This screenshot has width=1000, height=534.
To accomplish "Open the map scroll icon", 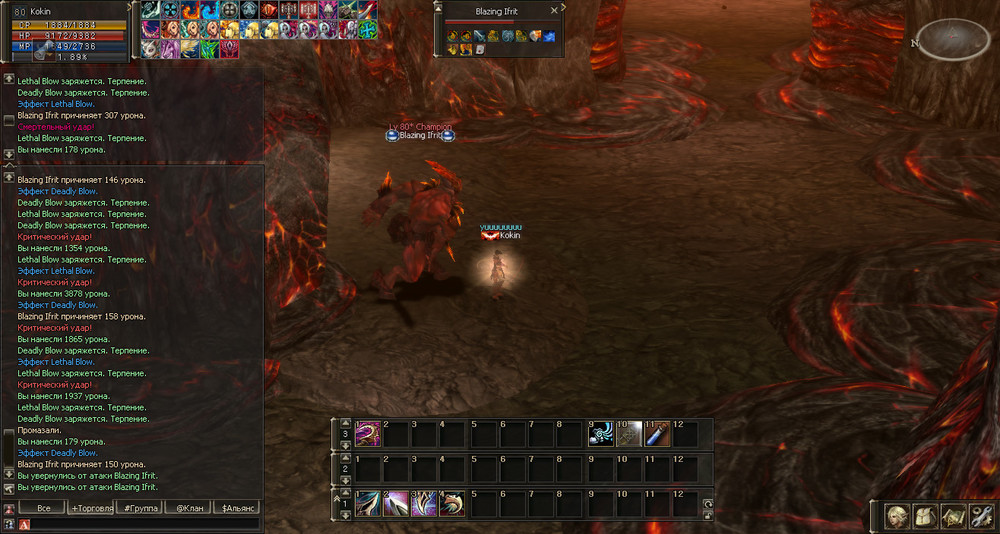I will (x=952, y=516).
